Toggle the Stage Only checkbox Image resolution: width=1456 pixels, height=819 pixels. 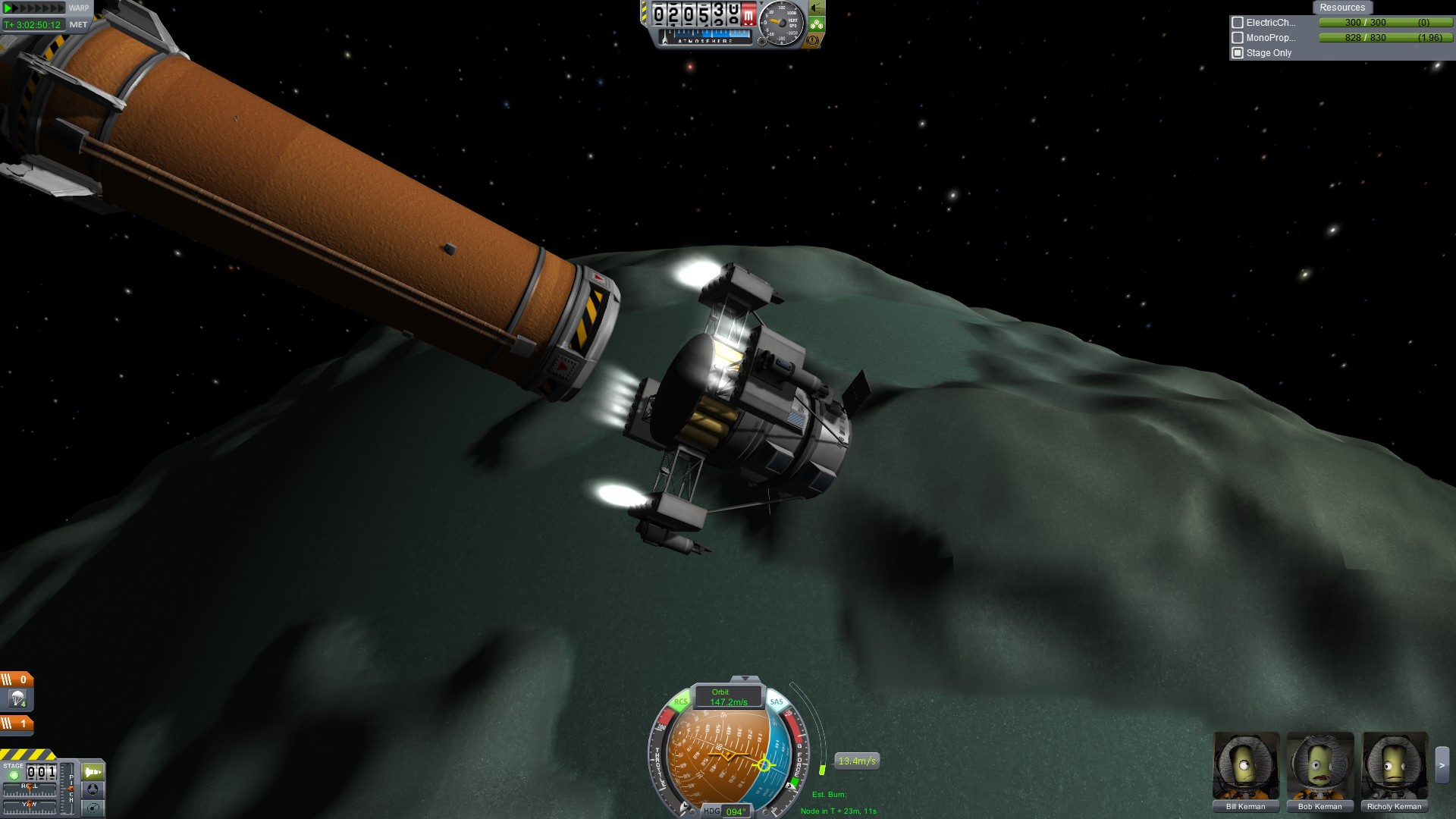[x=1238, y=53]
